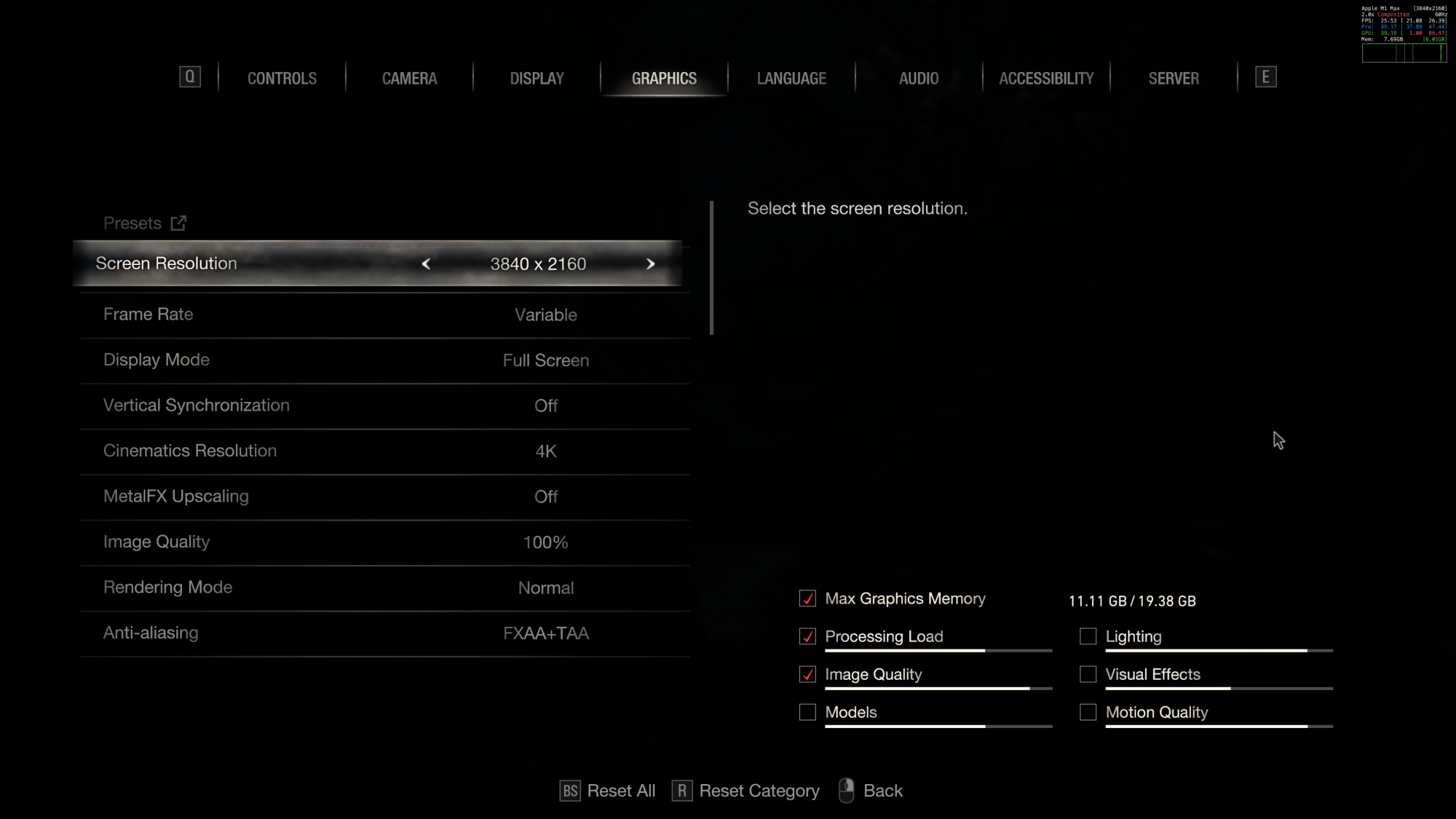Select the Display tab

pos(537,79)
